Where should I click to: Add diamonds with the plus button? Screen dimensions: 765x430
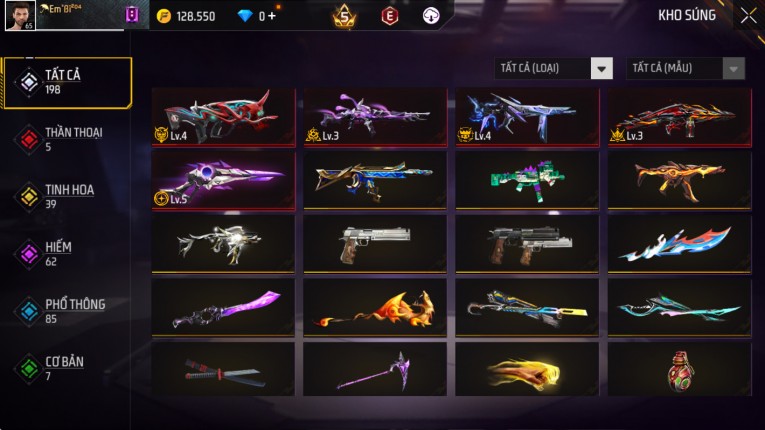tap(275, 16)
